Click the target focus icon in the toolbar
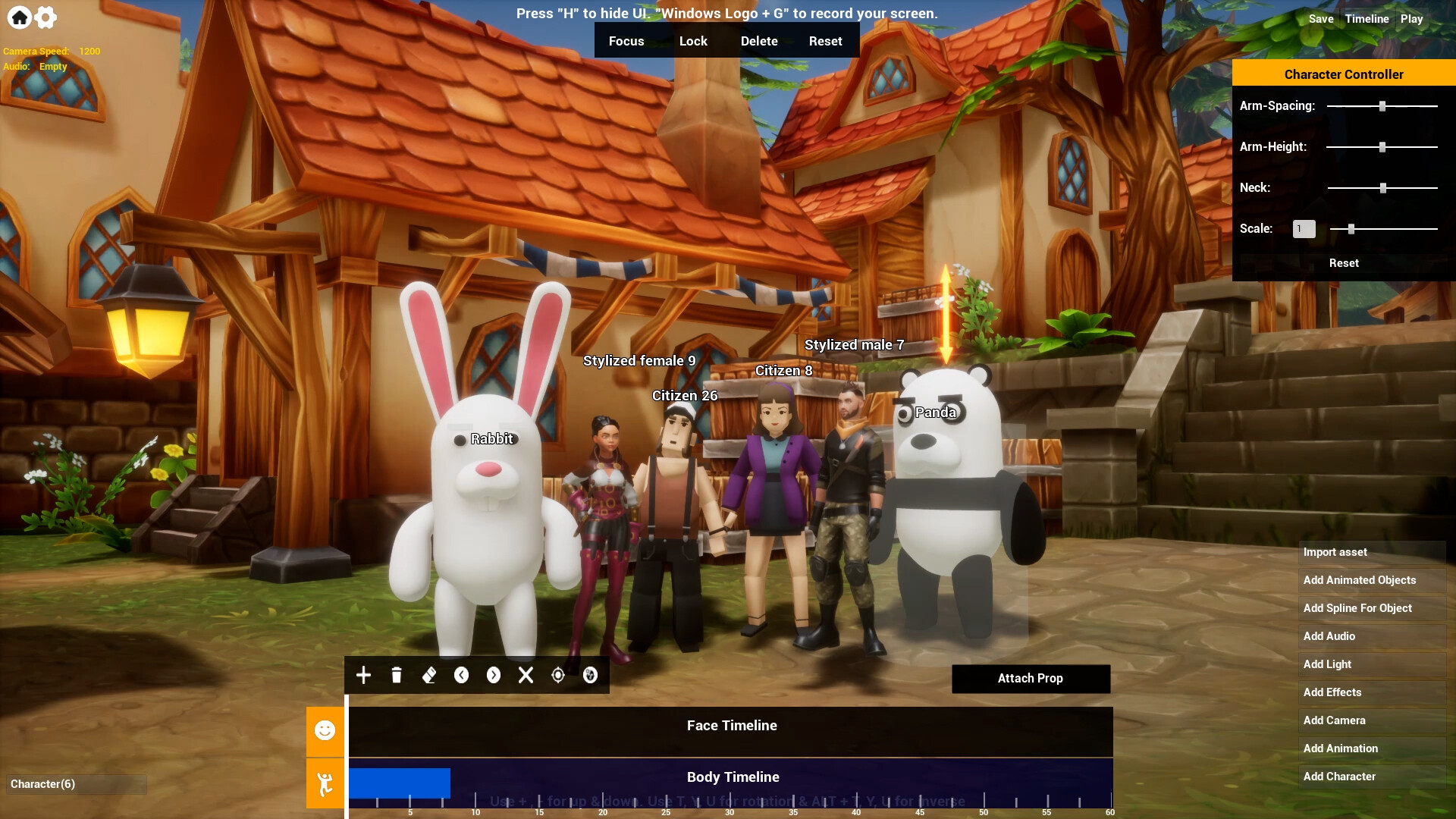 [559, 675]
